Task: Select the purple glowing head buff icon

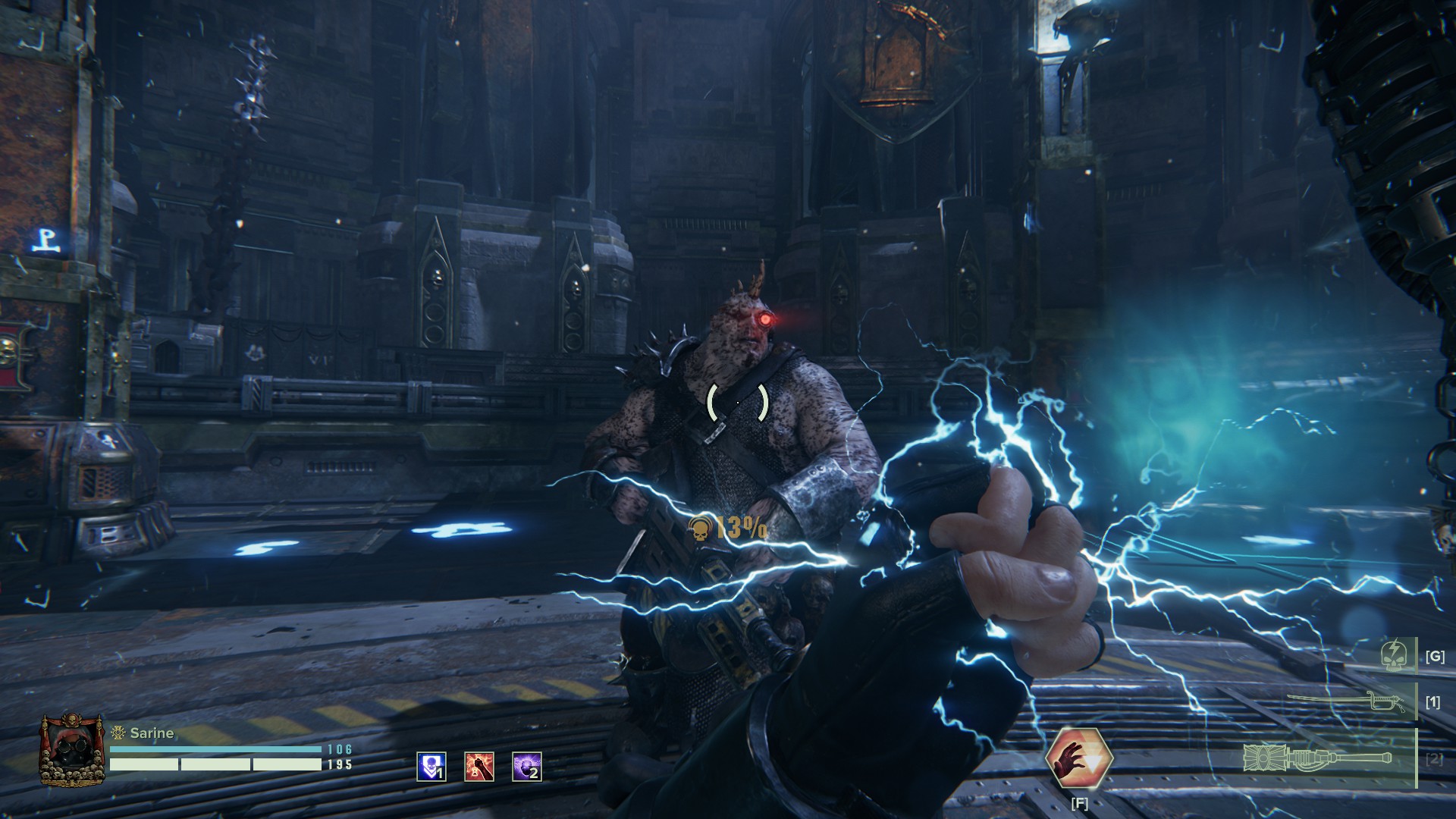Action: click(527, 767)
